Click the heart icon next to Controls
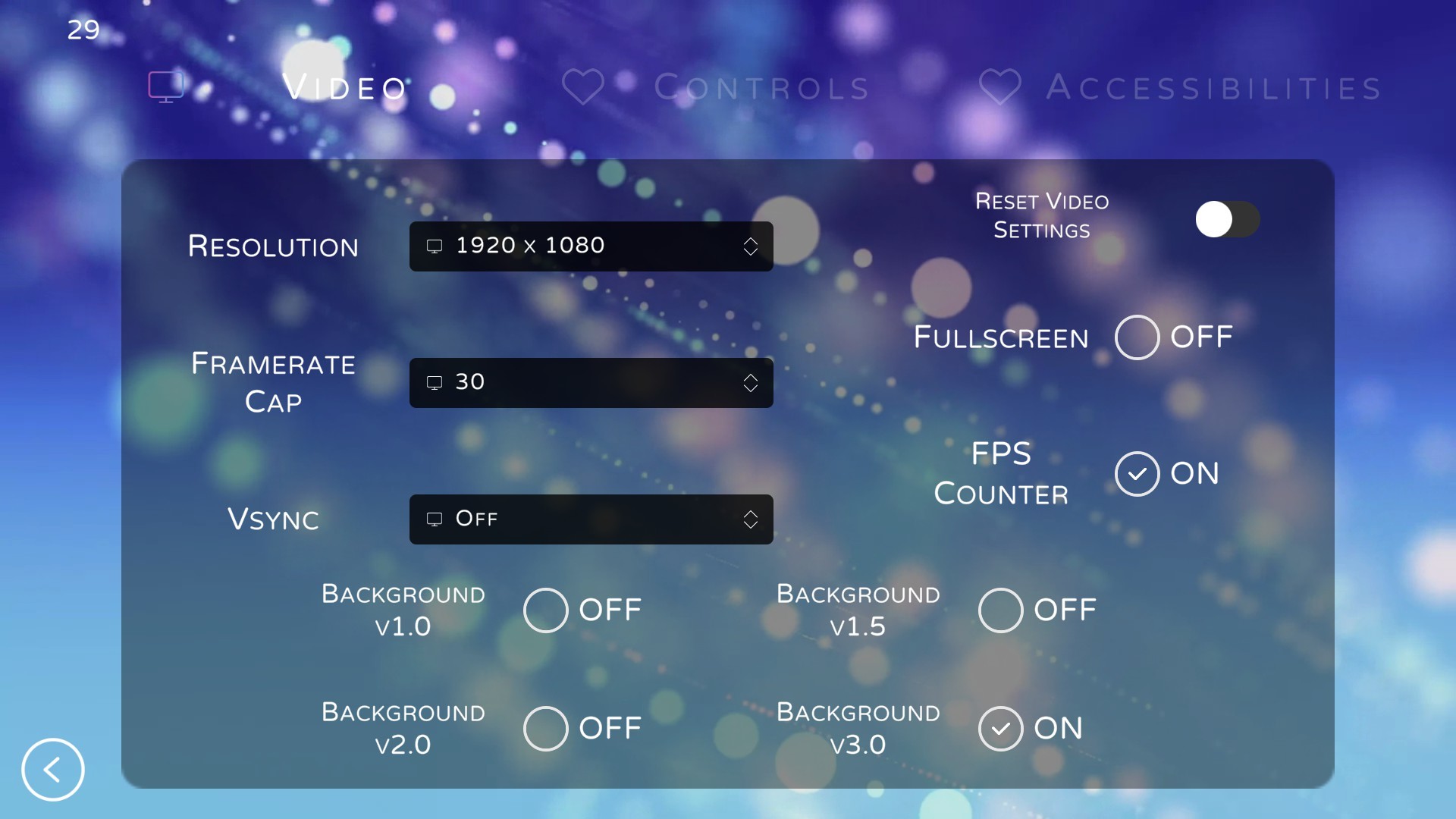This screenshot has height=819, width=1456. tap(584, 86)
